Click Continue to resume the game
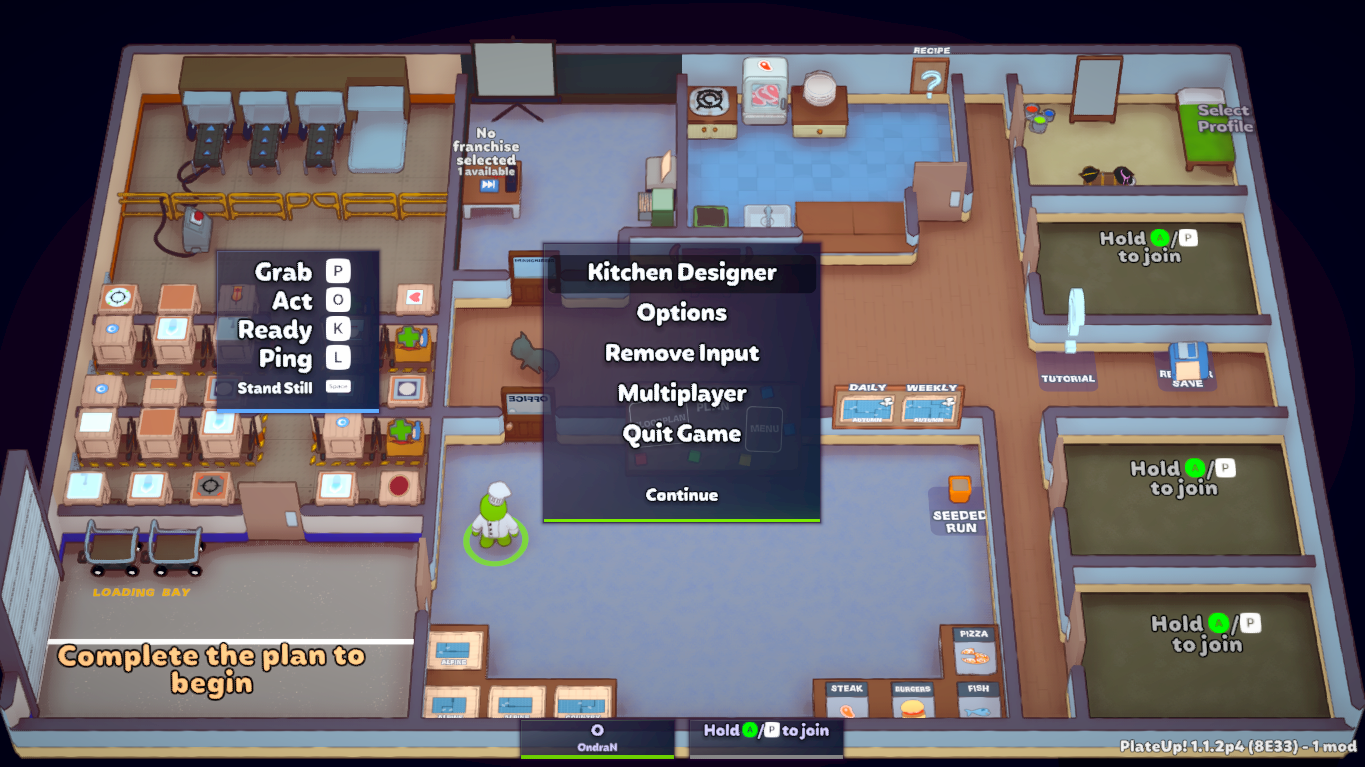1365x767 pixels. [x=682, y=494]
